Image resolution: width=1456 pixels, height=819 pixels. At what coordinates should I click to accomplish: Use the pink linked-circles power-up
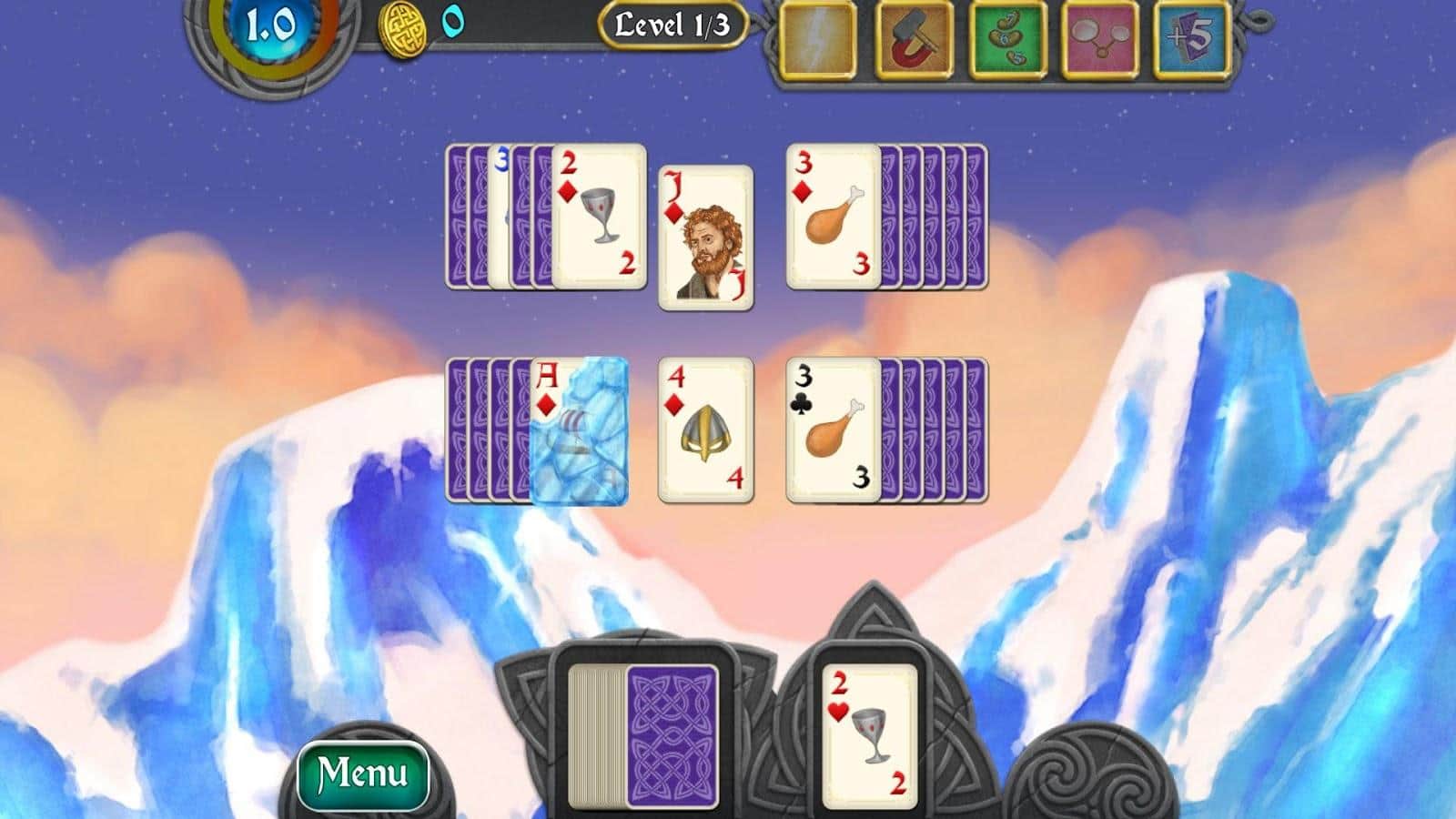click(x=1099, y=41)
